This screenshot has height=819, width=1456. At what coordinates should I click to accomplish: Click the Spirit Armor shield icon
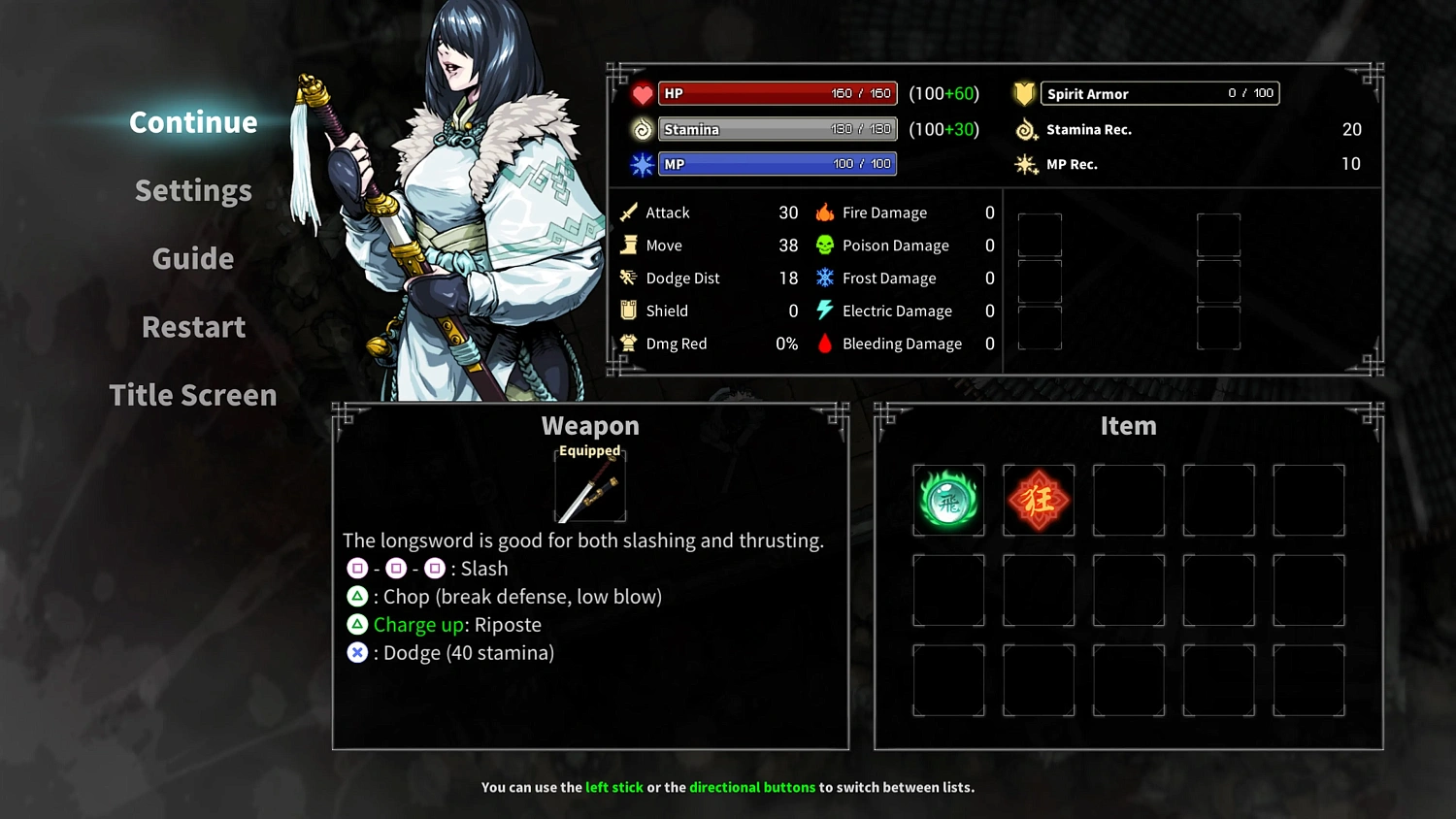(1024, 92)
